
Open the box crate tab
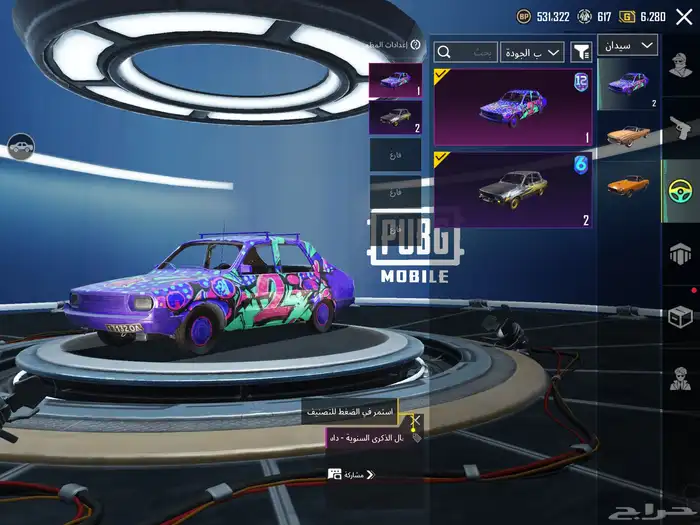click(682, 316)
